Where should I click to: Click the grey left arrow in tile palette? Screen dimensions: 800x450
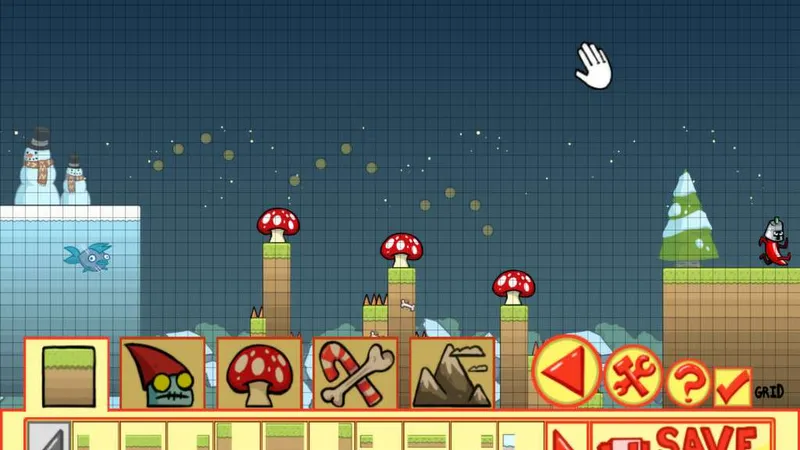45,438
